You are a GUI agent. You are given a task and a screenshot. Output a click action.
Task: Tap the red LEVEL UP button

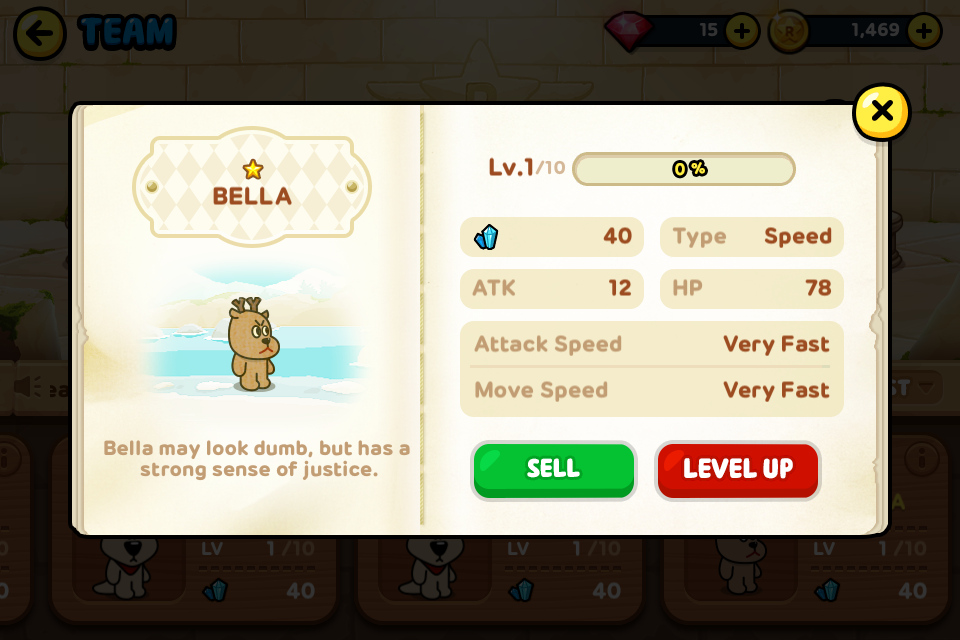tap(738, 470)
